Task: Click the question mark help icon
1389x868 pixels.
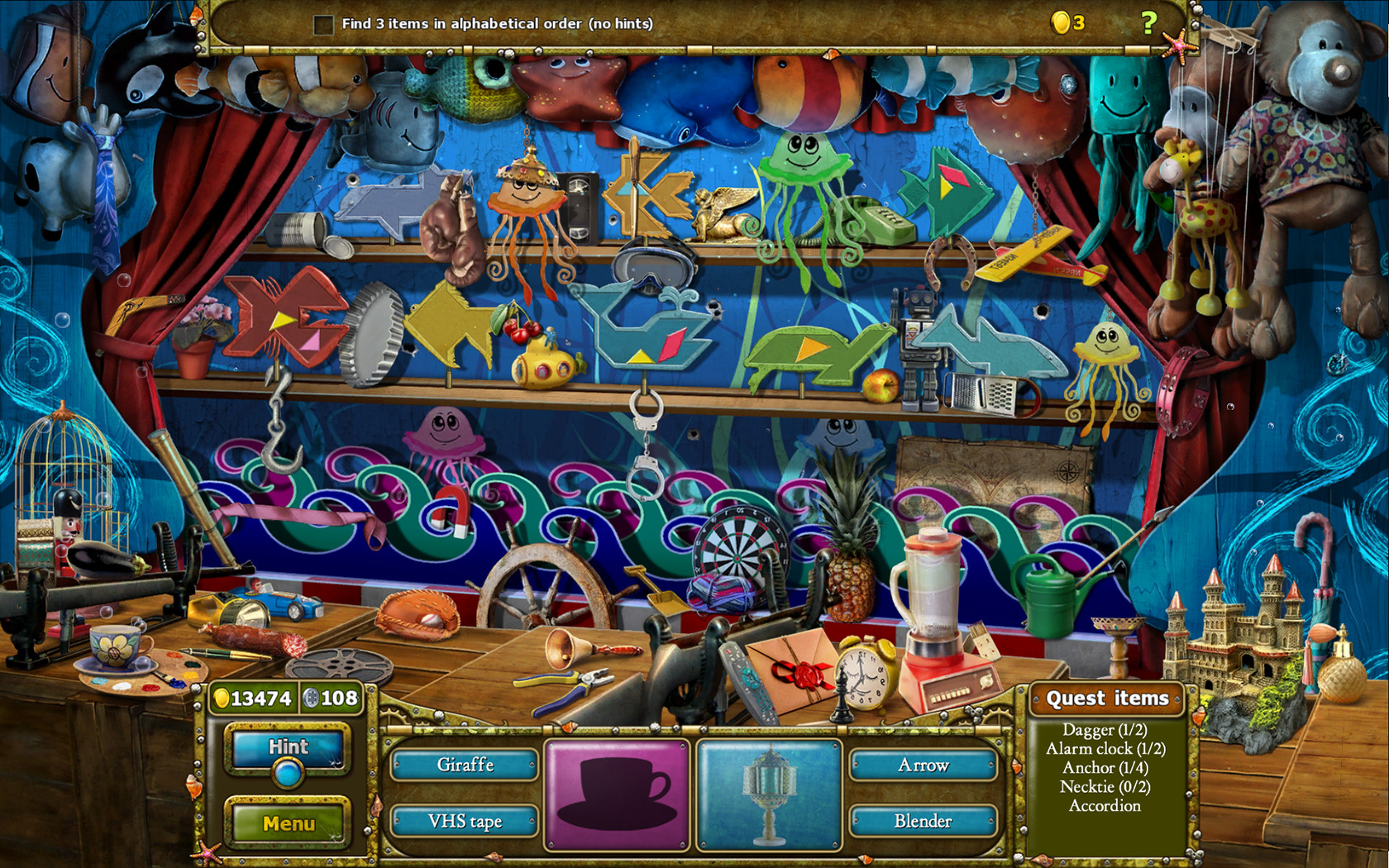Action: [1148, 22]
